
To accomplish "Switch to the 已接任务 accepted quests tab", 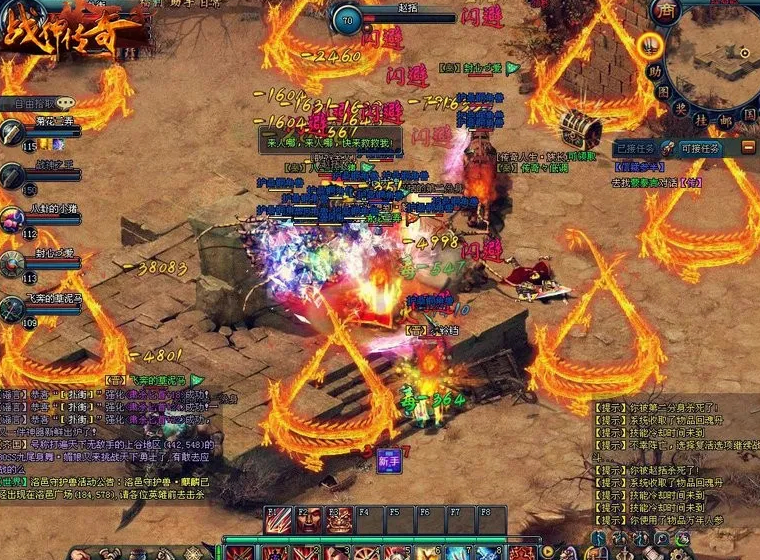I will point(639,147).
